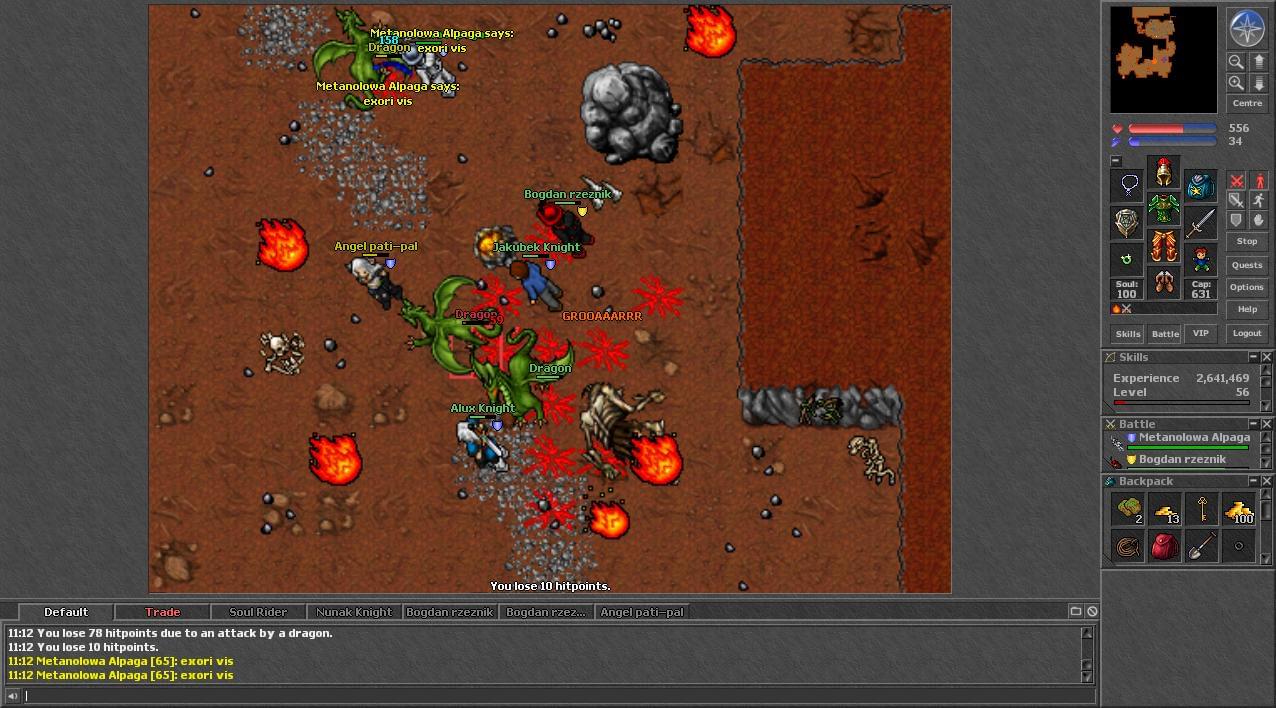Click the Centre button under the minimap

click(1247, 103)
